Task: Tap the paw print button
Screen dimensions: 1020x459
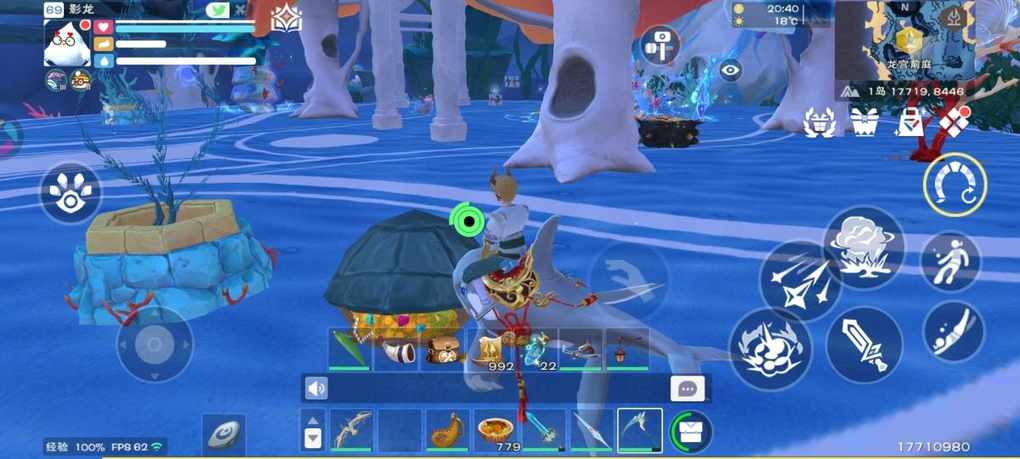Action: tap(70, 193)
